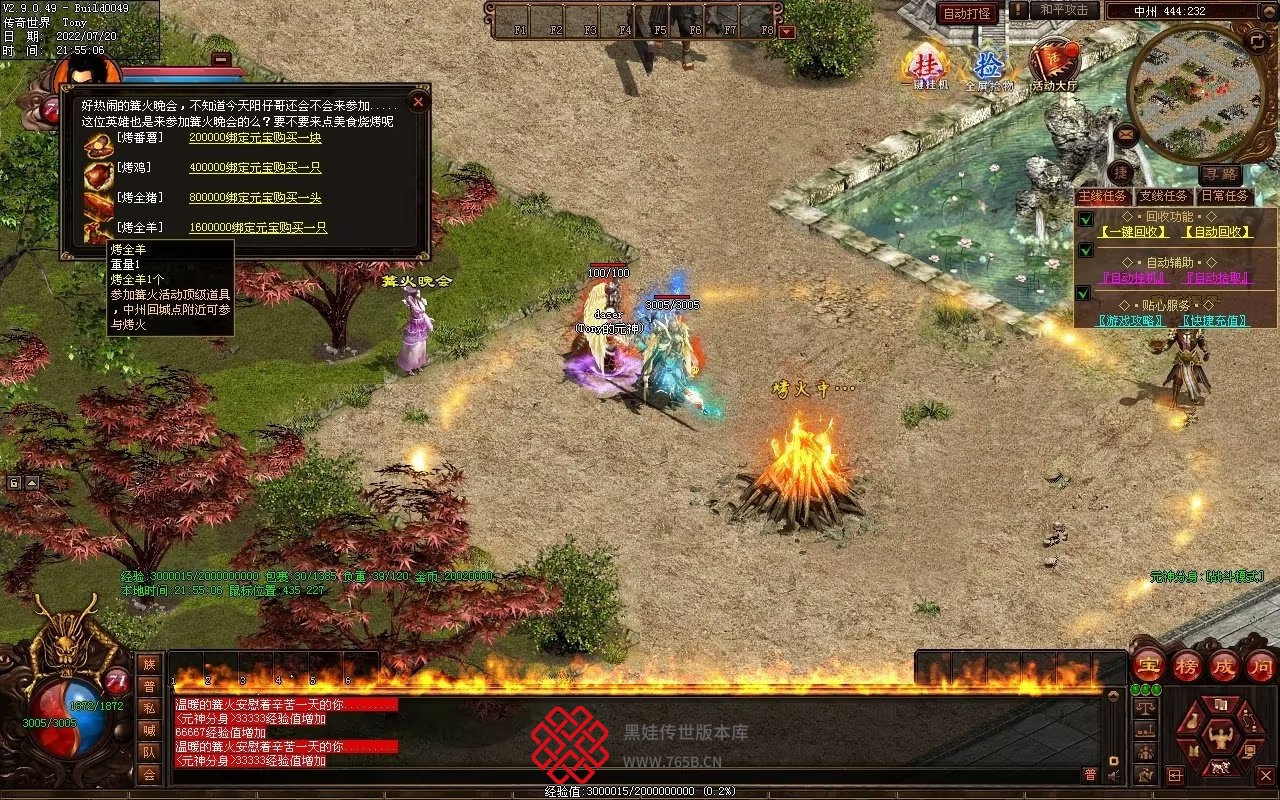Click the 全屏捡物 pickup icon

pos(989,67)
